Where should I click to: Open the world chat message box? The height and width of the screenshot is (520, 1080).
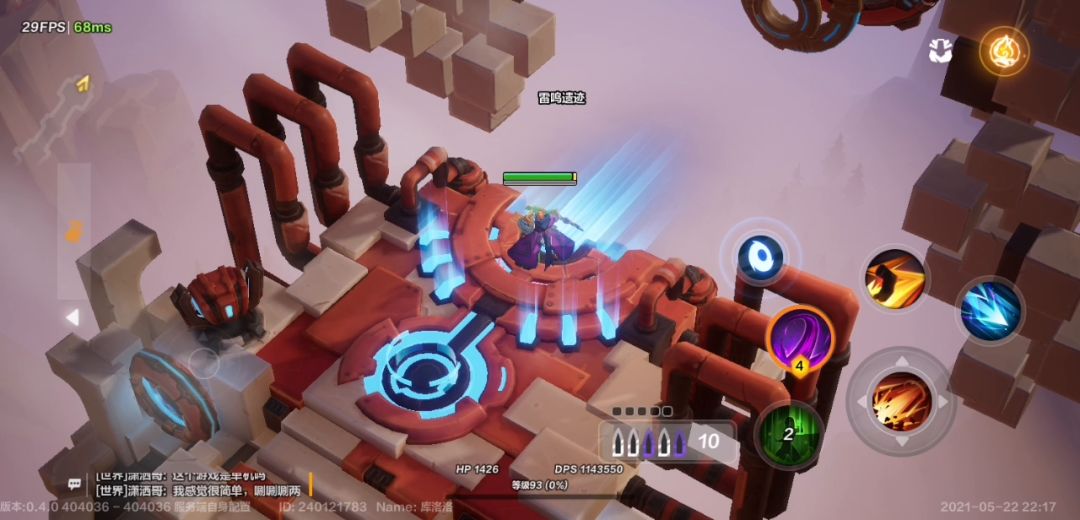[x=200, y=483]
